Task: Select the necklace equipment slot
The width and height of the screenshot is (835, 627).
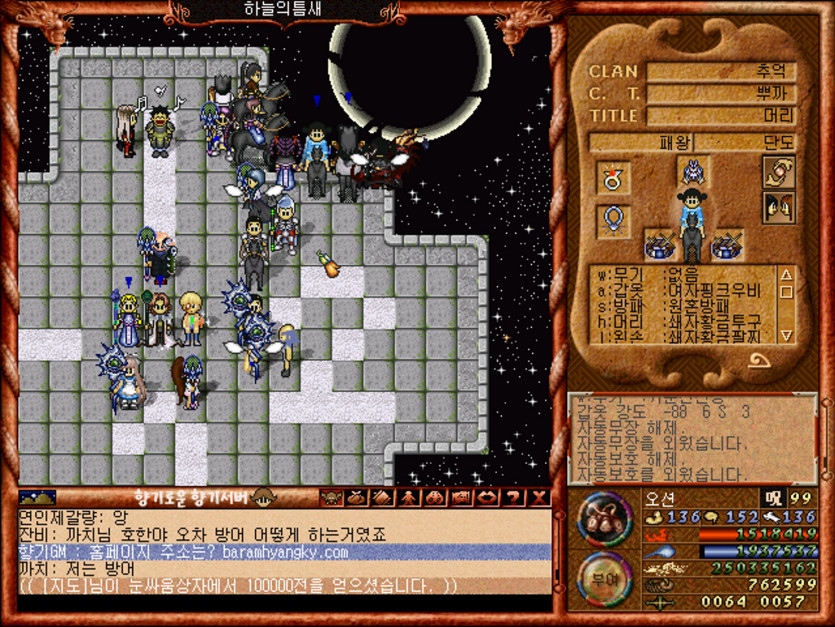Action: 614,218
